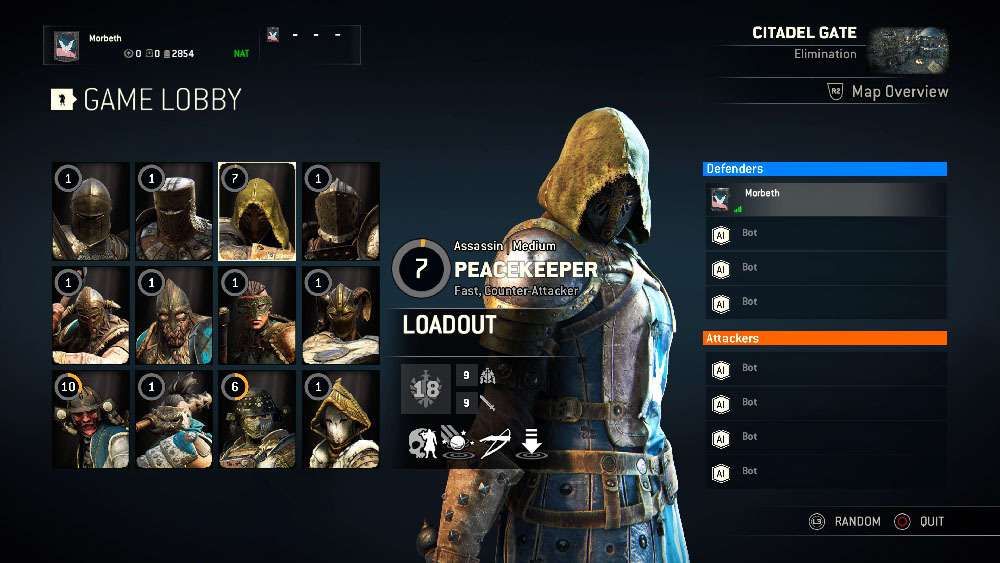The height and width of the screenshot is (563, 1000).
Task: Select the Warden hero portrait
Action: [x=91, y=211]
